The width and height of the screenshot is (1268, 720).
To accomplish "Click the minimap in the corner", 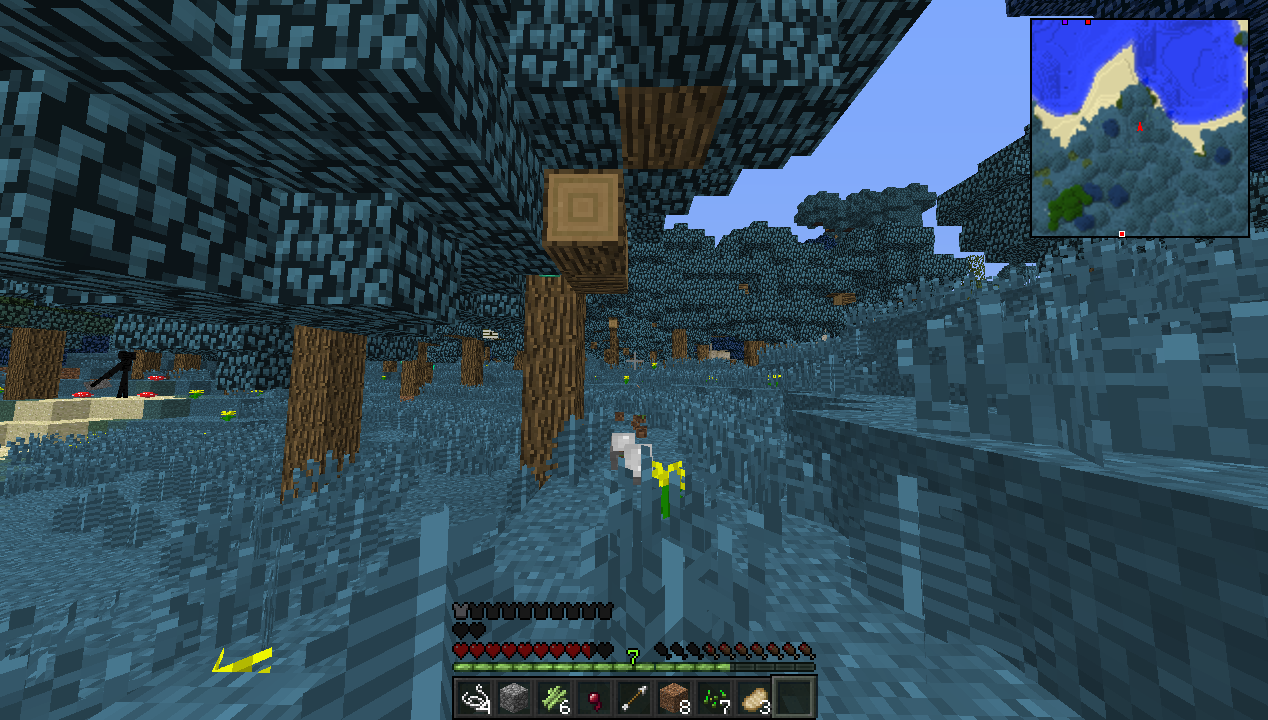I will tap(1140, 128).
